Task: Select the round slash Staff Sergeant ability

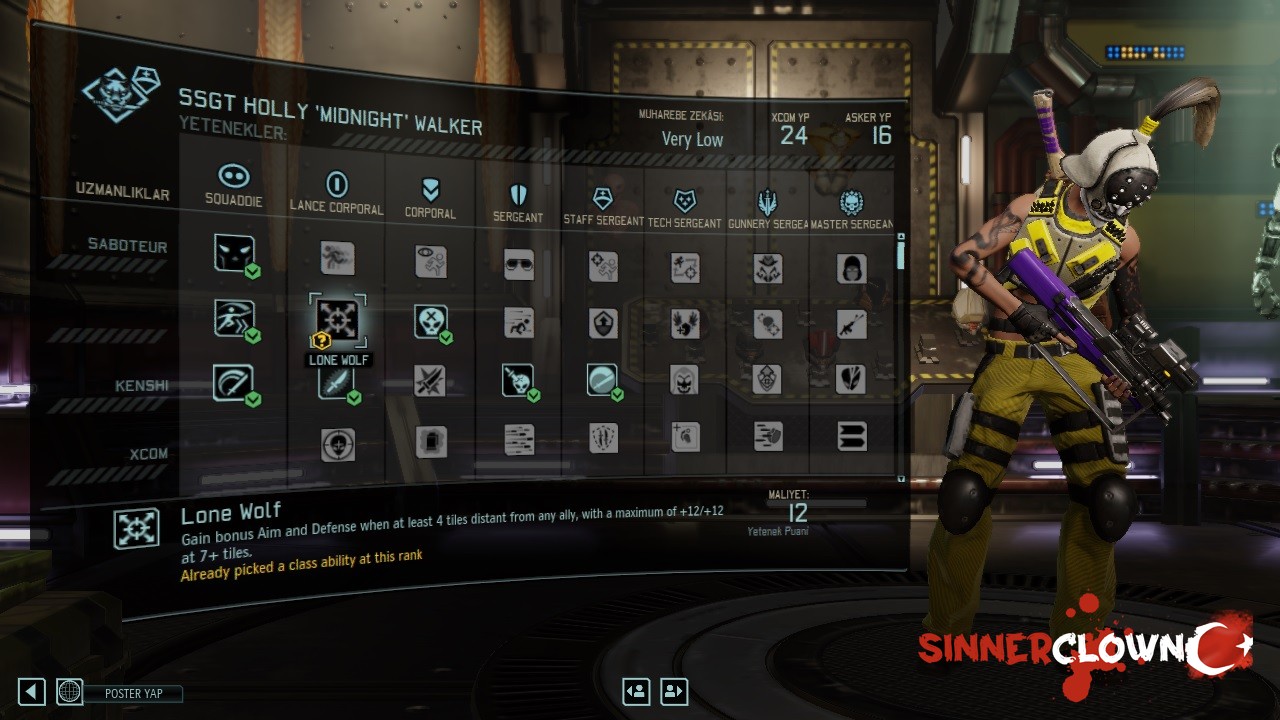Action: click(602, 380)
